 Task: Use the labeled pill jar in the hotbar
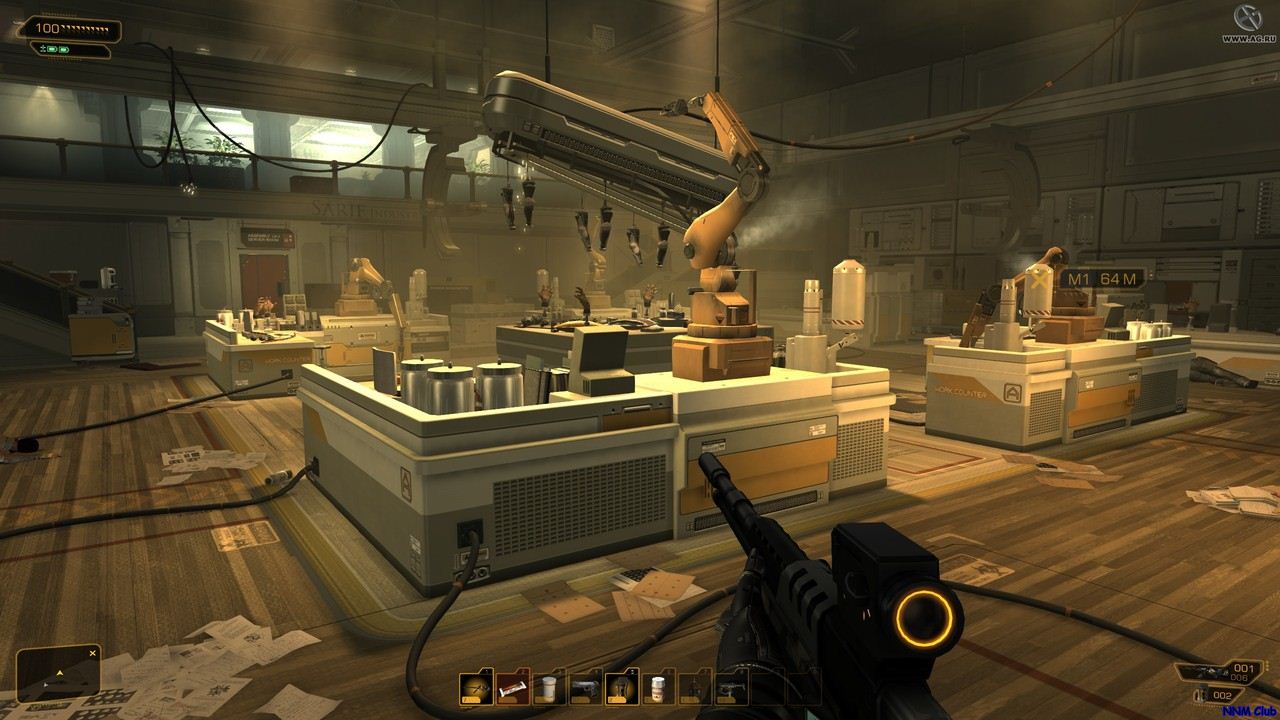tap(658, 688)
